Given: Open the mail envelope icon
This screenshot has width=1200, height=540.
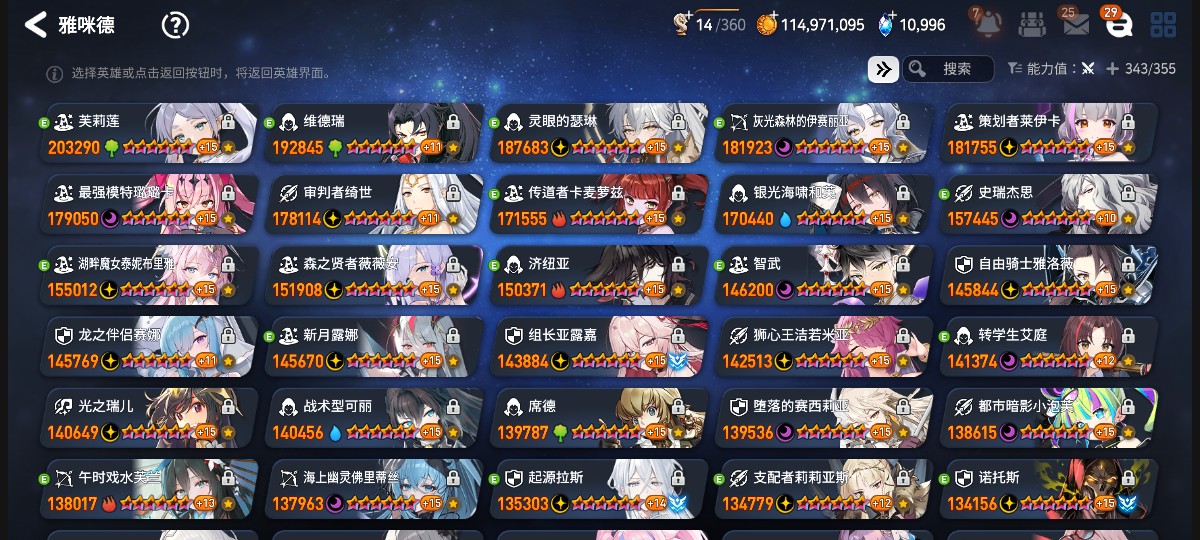Looking at the screenshot, I should (1076, 25).
